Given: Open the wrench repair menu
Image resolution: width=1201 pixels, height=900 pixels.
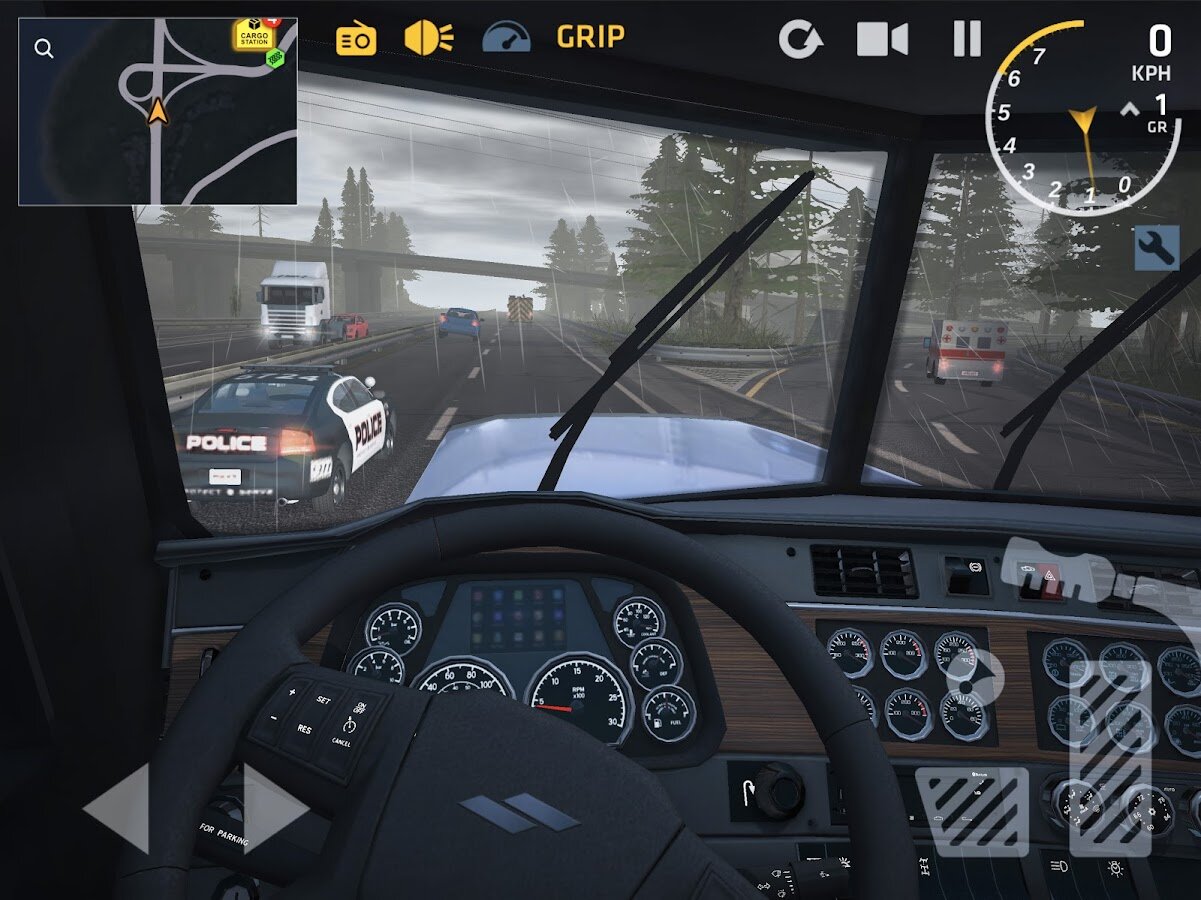Looking at the screenshot, I should [x=1157, y=247].
